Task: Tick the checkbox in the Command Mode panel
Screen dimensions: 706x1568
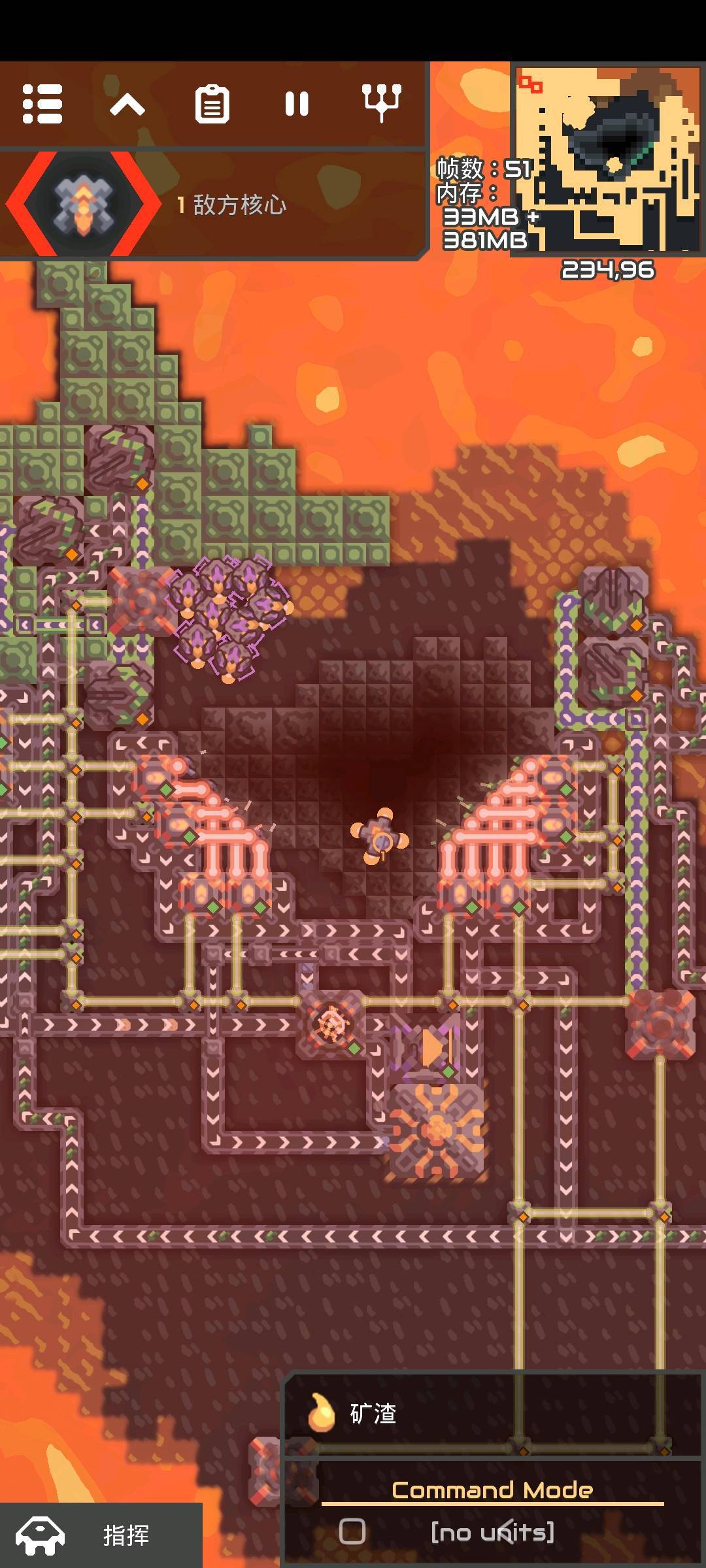Action: [352, 1531]
